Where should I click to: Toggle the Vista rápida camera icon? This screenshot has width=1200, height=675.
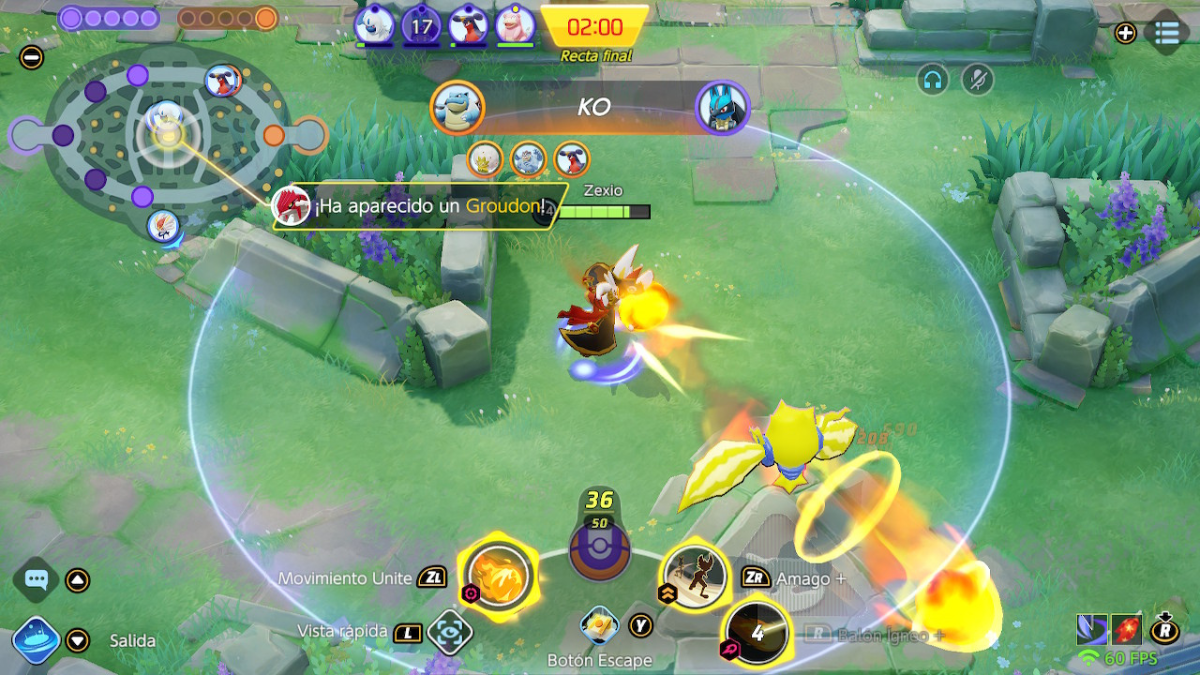pos(450,631)
